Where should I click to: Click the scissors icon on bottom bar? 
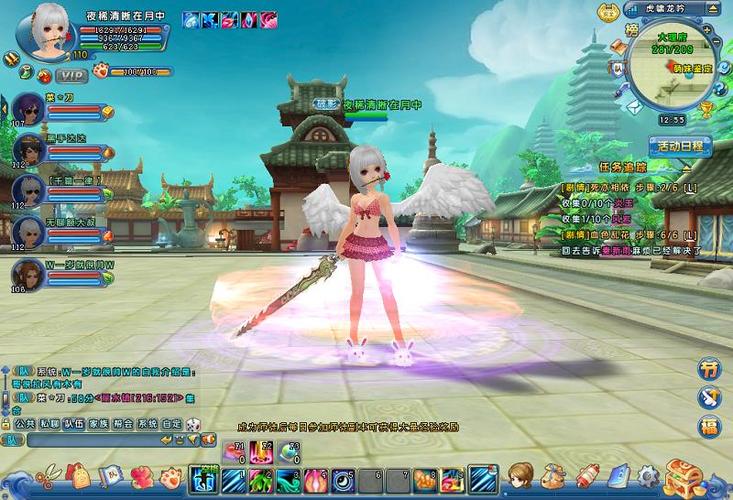45,475
